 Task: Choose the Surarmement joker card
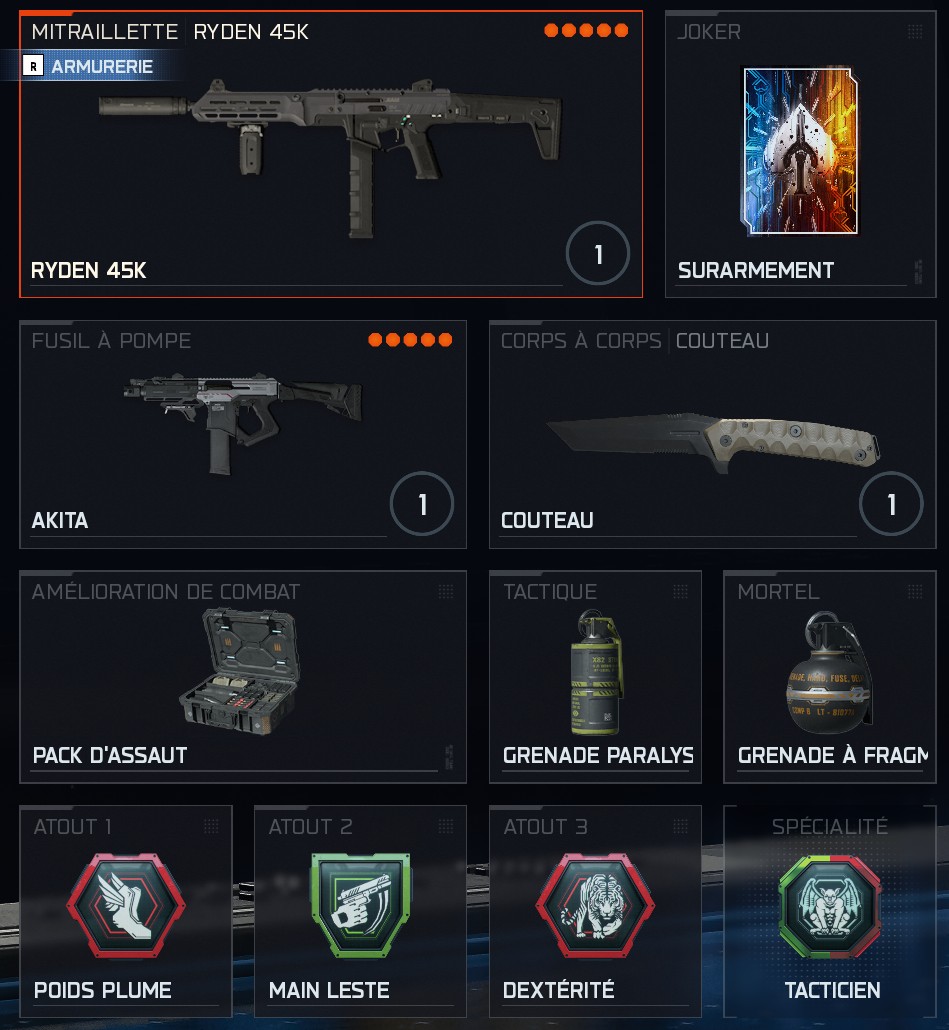click(x=799, y=155)
